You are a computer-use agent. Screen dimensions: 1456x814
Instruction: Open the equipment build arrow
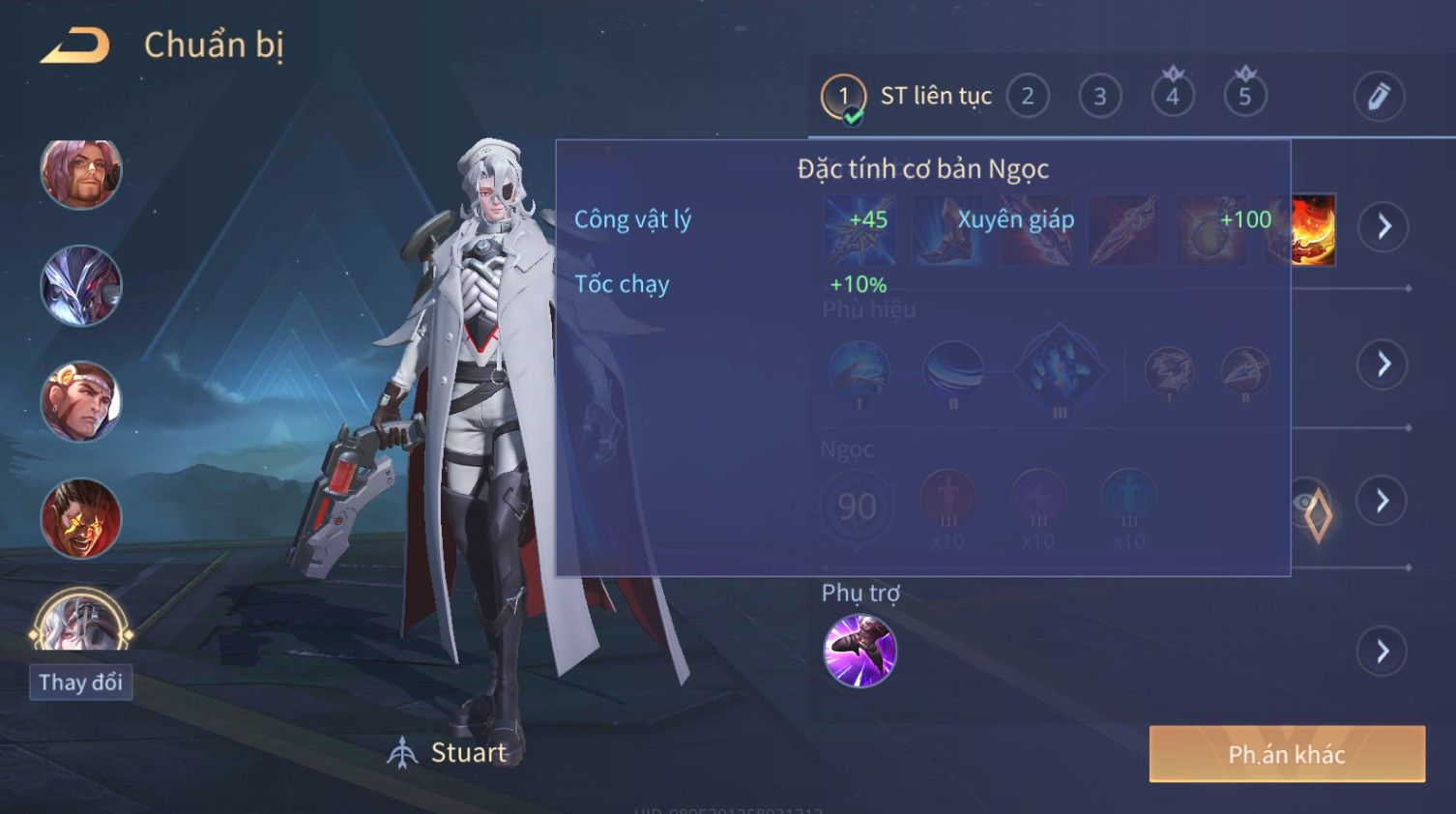[1383, 227]
